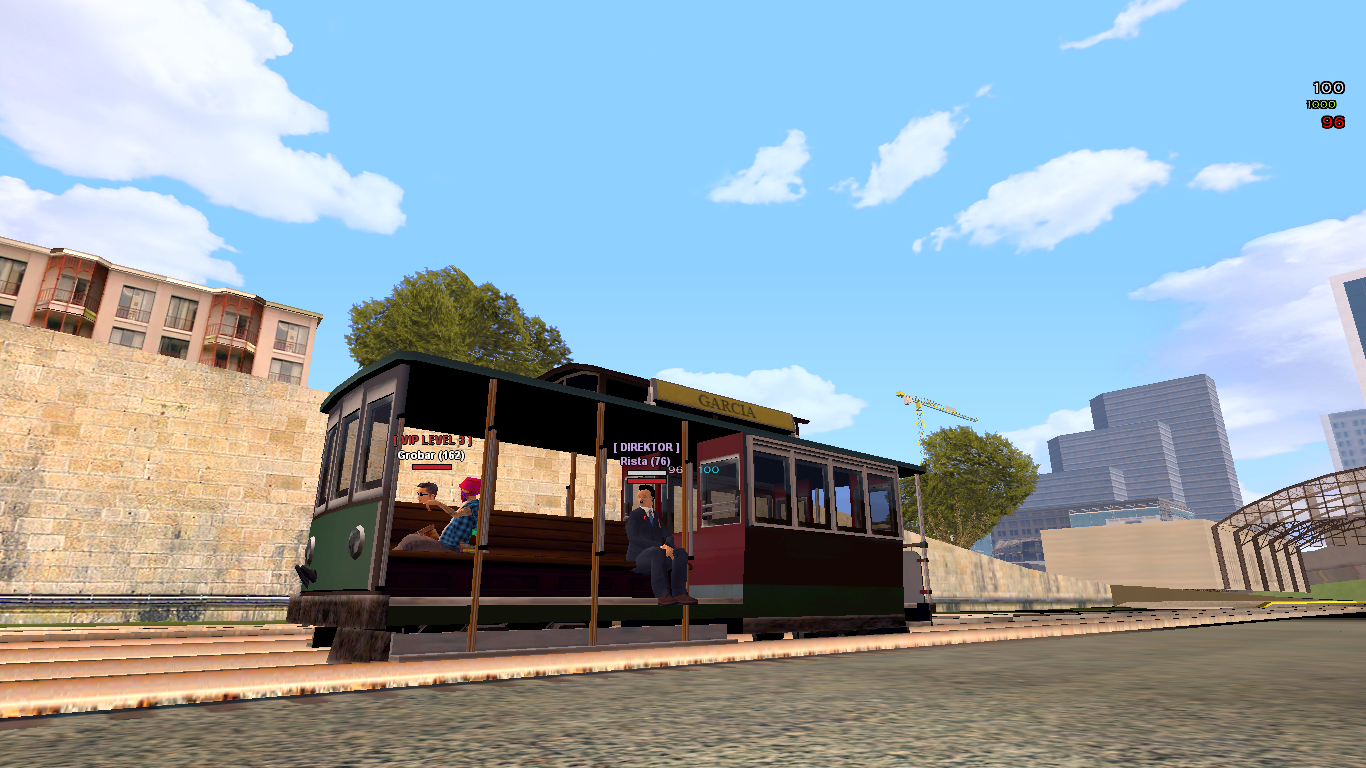The width and height of the screenshot is (1366, 768).
Task: Select the green money counter showing 1000
Action: (x=1320, y=104)
